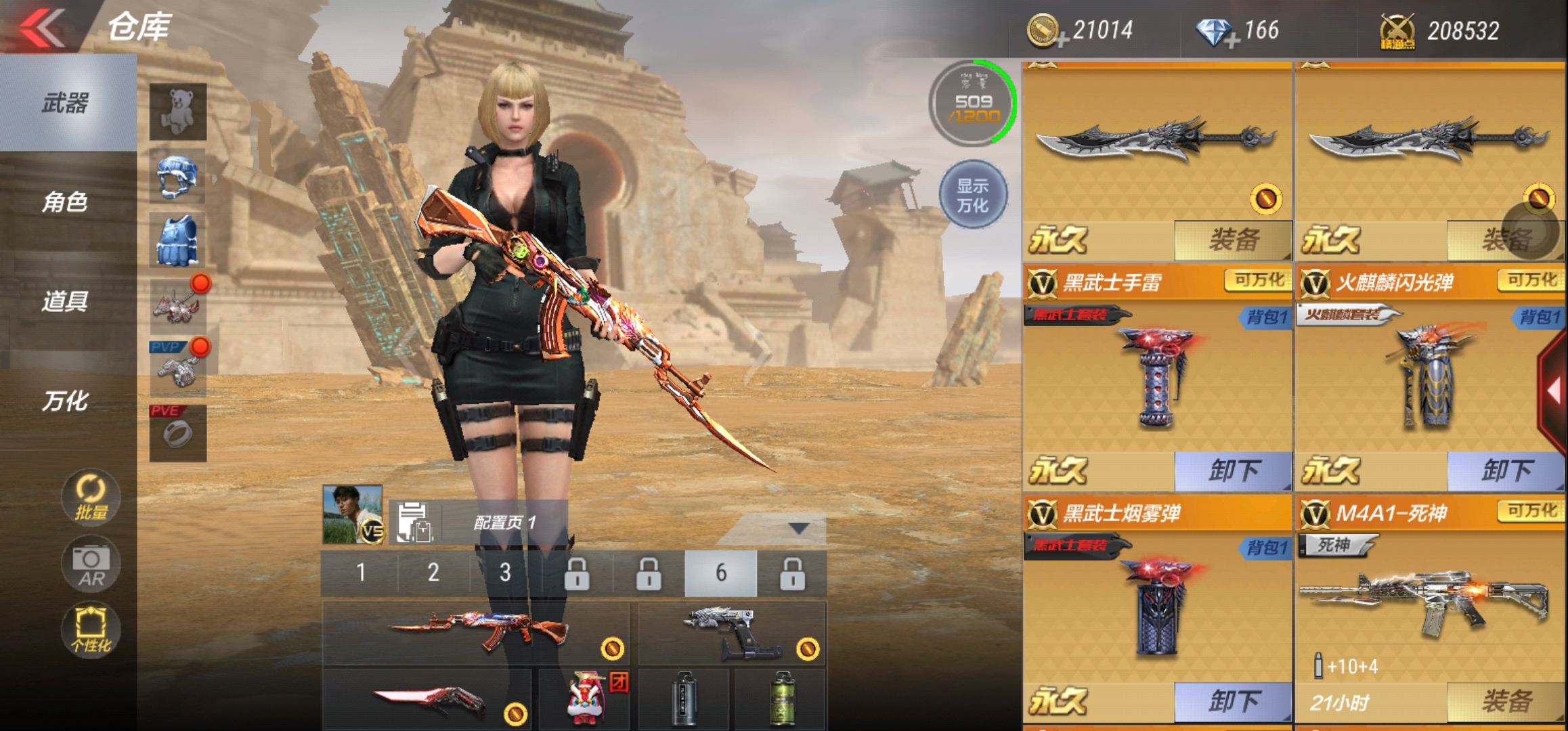Open the AR camera mode
This screenshot has width=1568, height=731.
91,564
